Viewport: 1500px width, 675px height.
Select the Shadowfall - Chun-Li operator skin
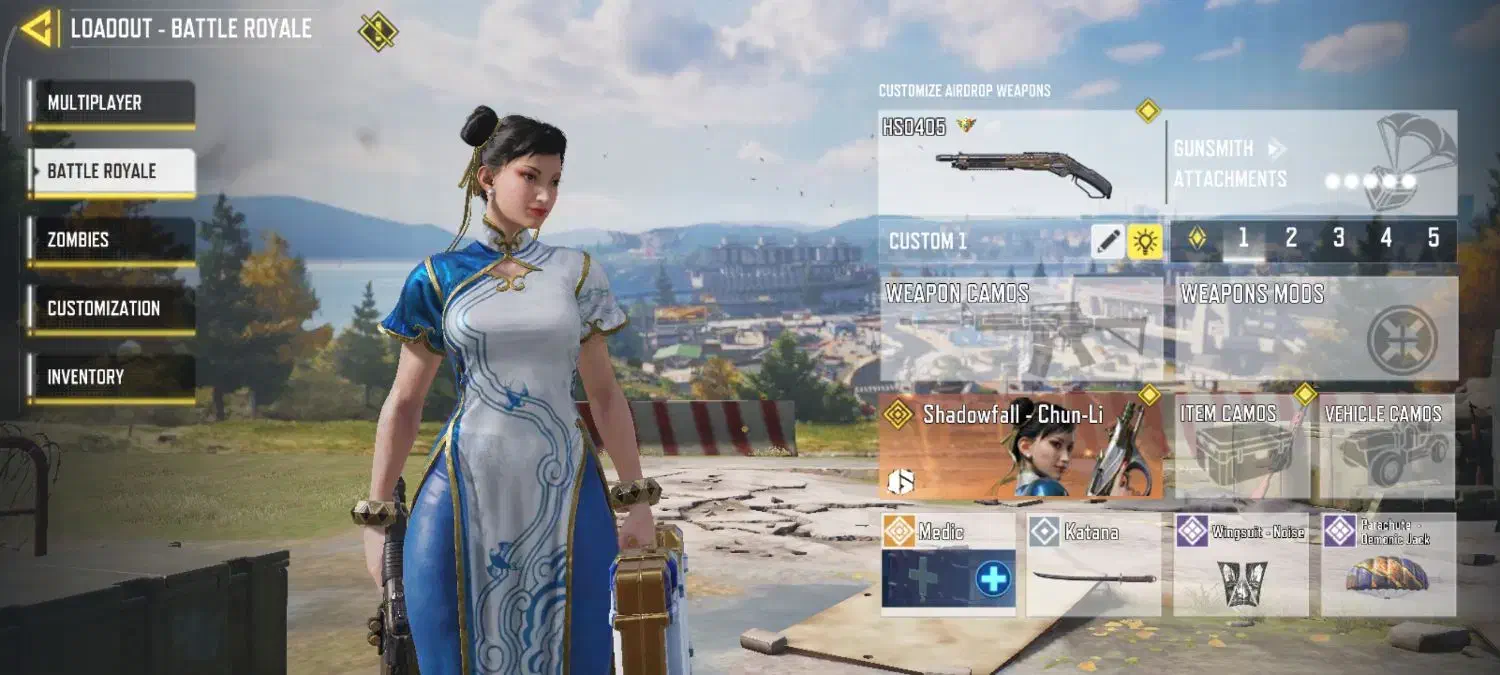click(1021, 446)
